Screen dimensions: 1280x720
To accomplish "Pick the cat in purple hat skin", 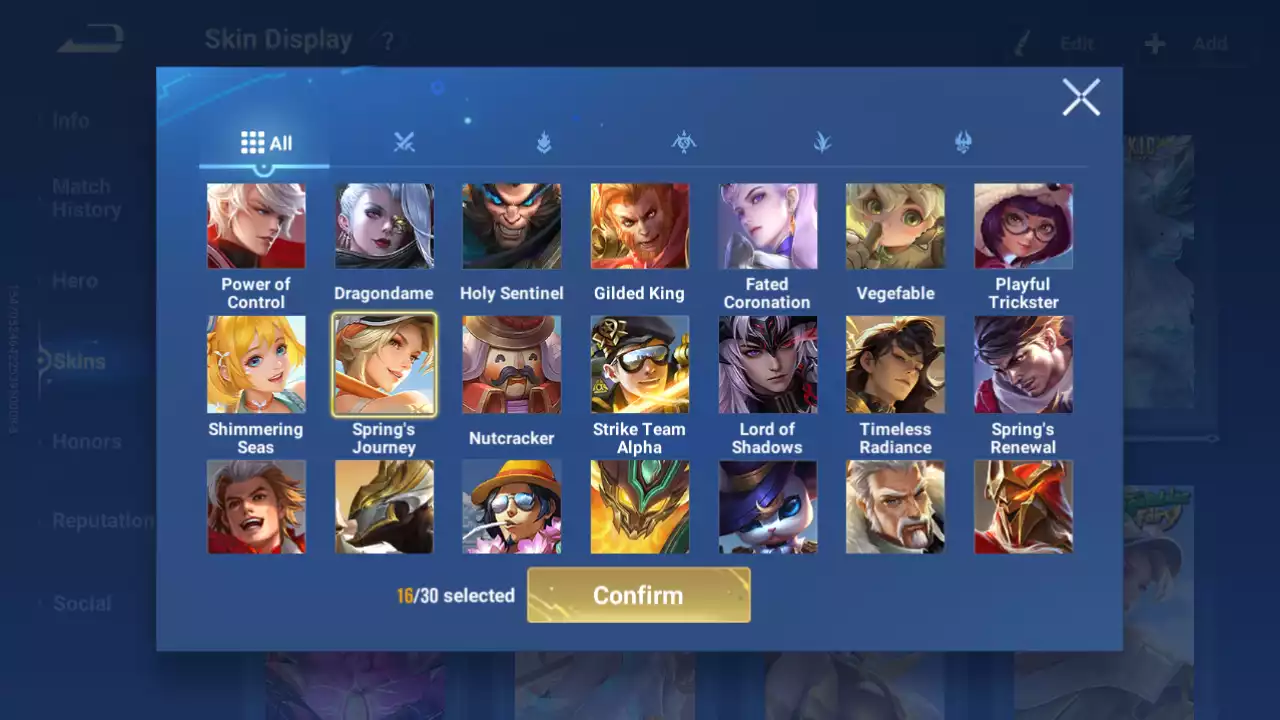I will [768, 506].
